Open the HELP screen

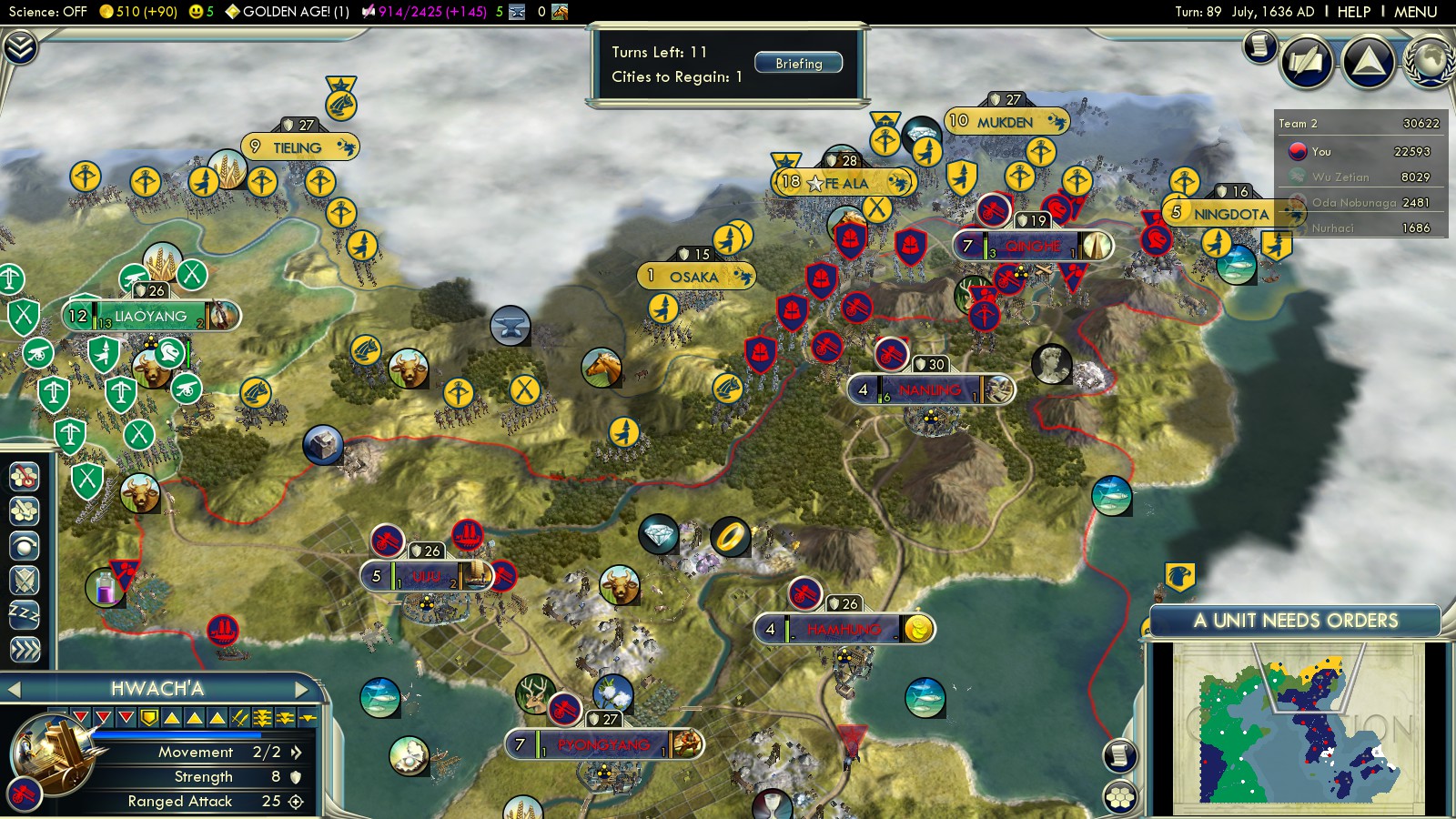pyautogui.click(x=1353, y=12)
